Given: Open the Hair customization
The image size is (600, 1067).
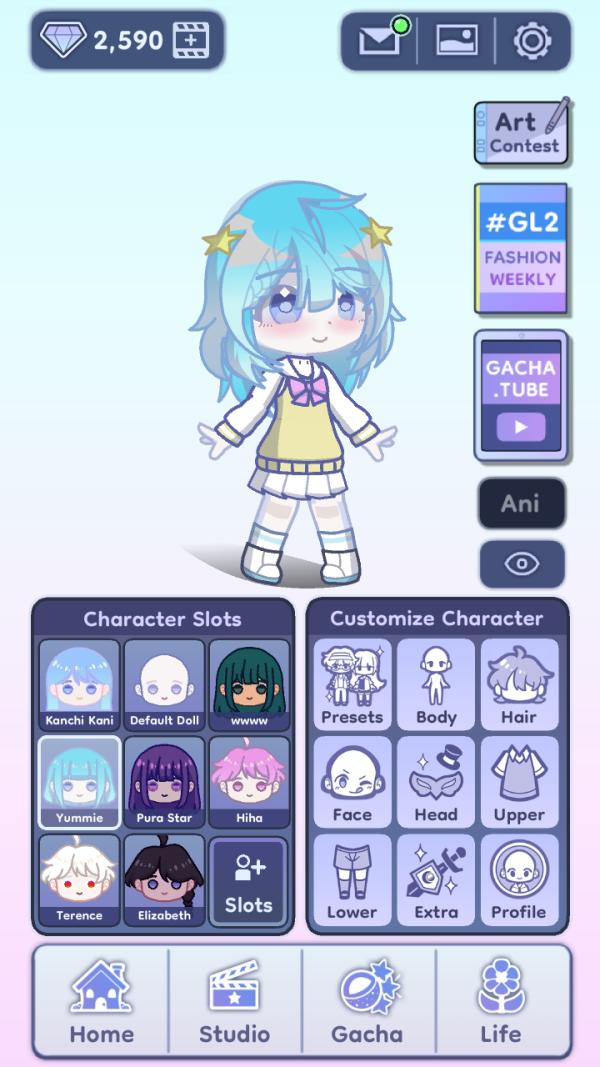Looking at the screenshot, I should [x=519, y=686].
